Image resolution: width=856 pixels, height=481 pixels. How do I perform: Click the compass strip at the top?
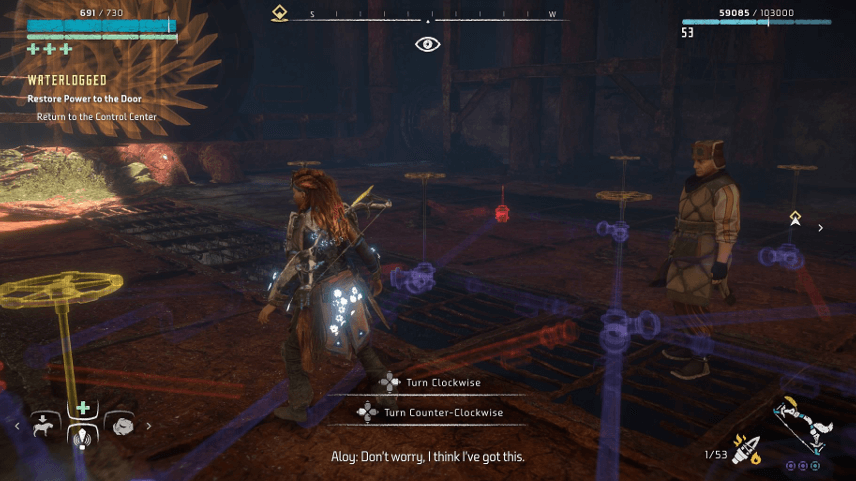[x=428, y=15]
